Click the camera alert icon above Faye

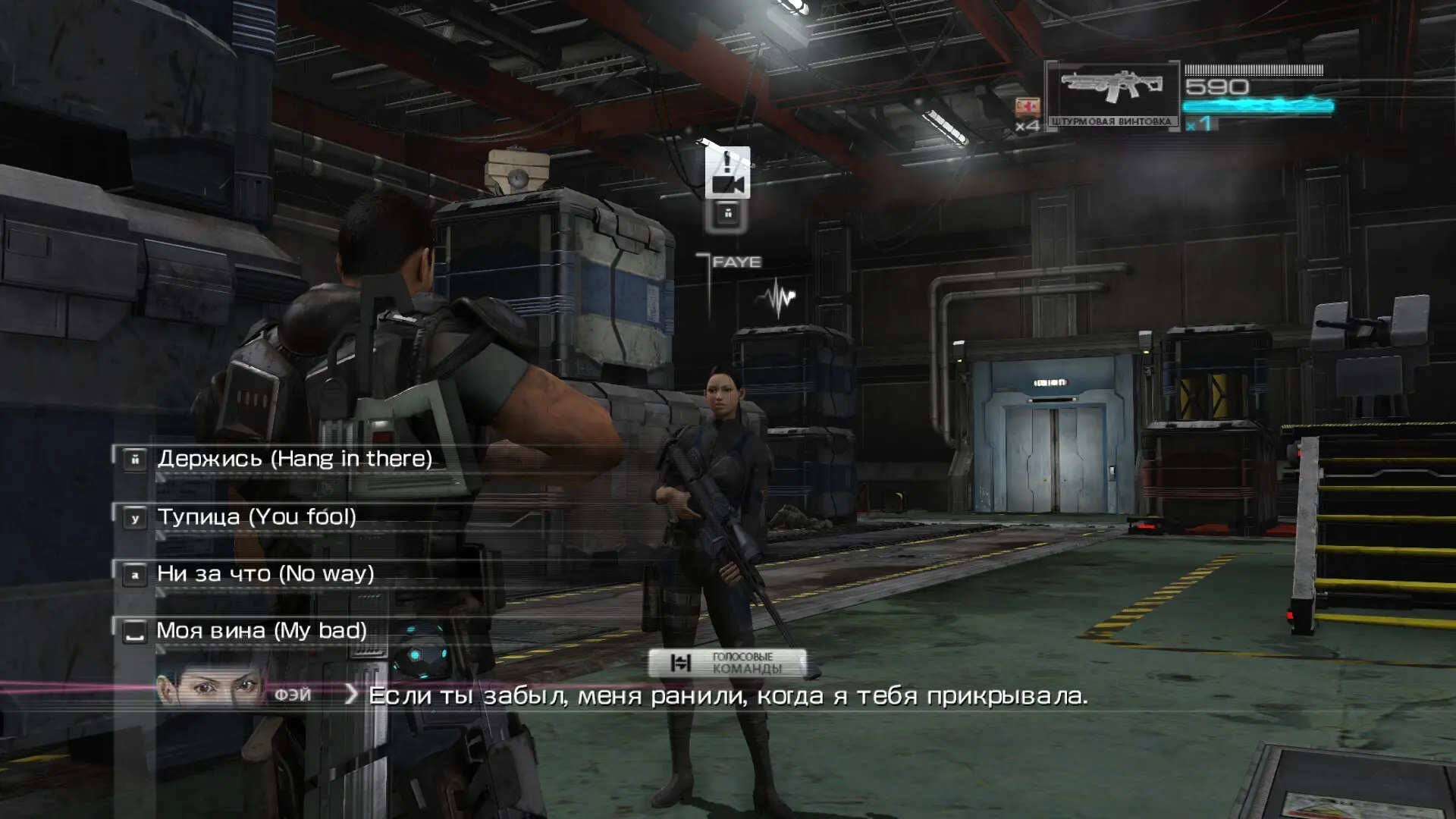pos(727,173)
